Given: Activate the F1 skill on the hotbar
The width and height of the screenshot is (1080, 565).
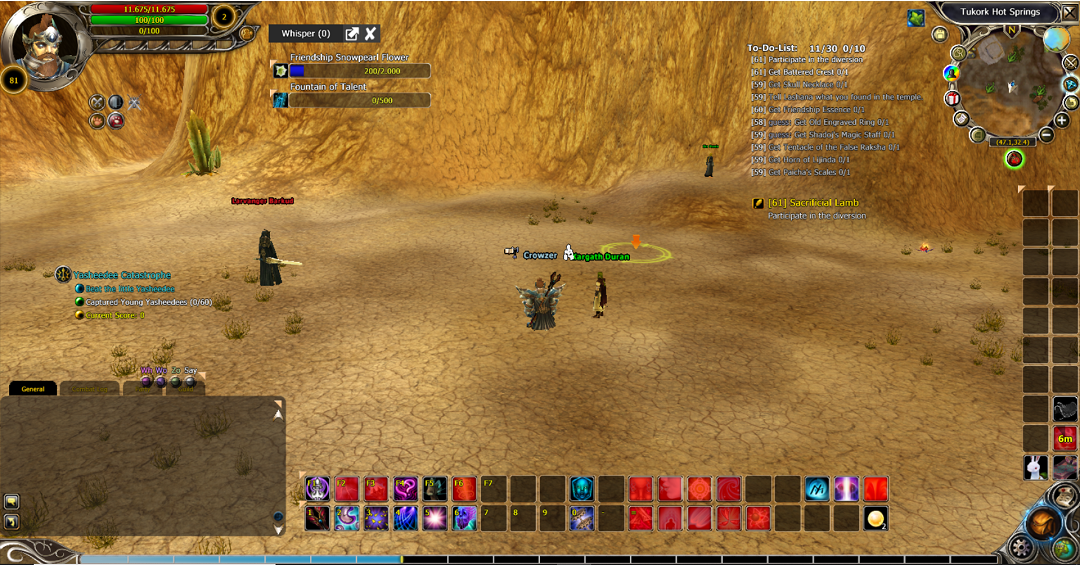Looking at the screenshot, I should (x=317, y=489).
